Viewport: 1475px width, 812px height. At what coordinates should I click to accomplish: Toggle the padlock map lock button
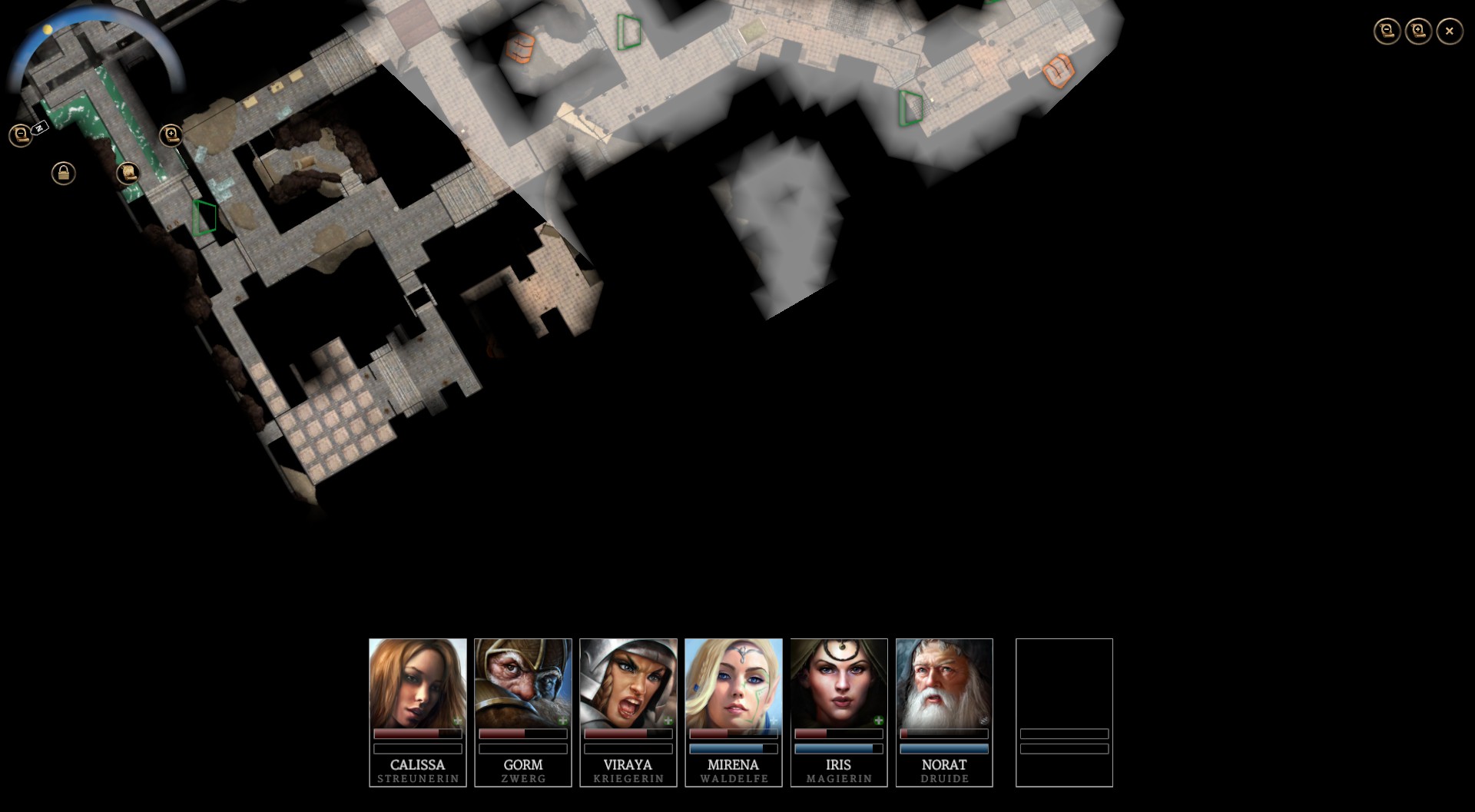pyautogui.click(x=63, y=173)
